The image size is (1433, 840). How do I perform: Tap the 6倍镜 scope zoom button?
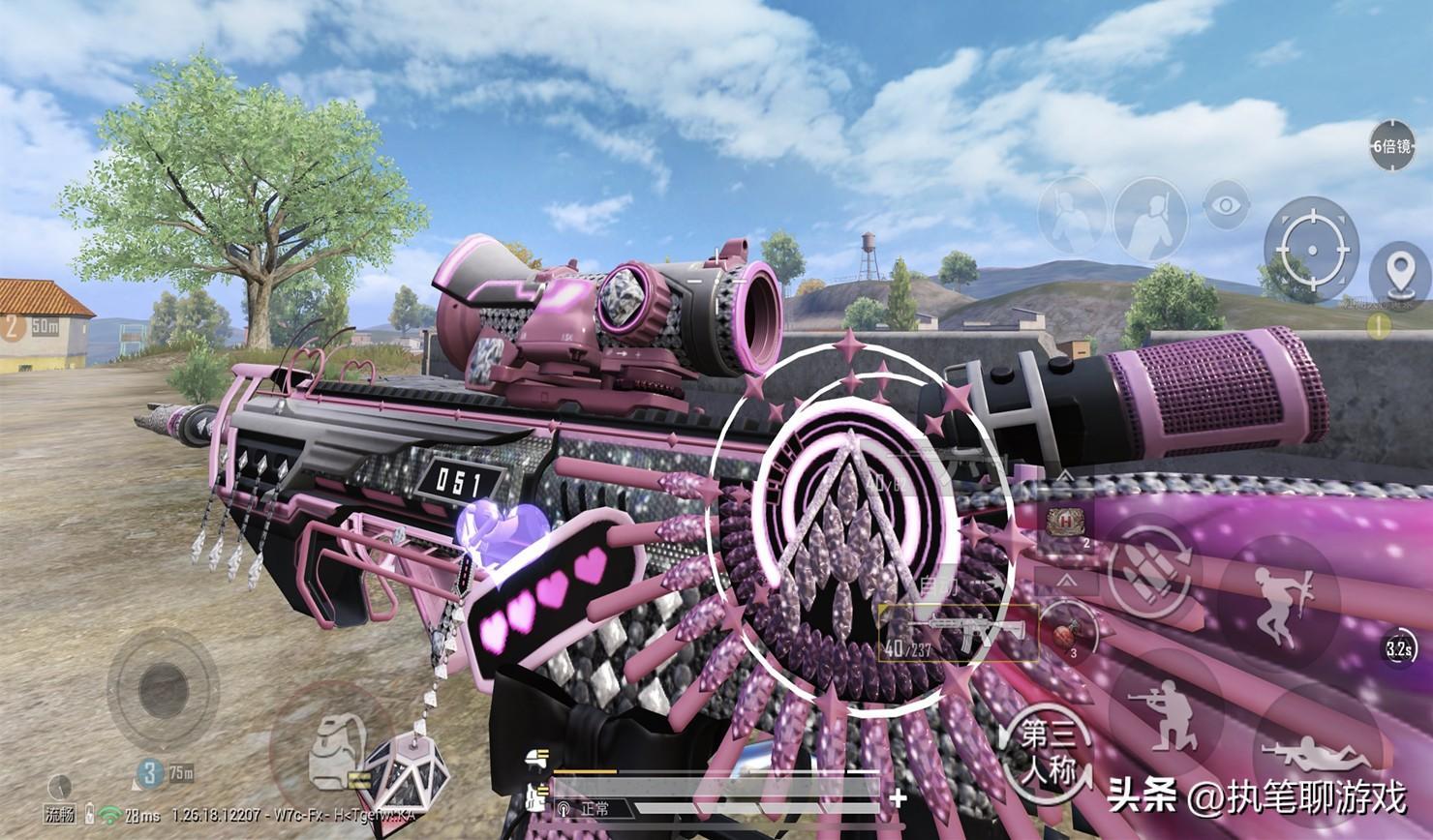click(1391, 146)
